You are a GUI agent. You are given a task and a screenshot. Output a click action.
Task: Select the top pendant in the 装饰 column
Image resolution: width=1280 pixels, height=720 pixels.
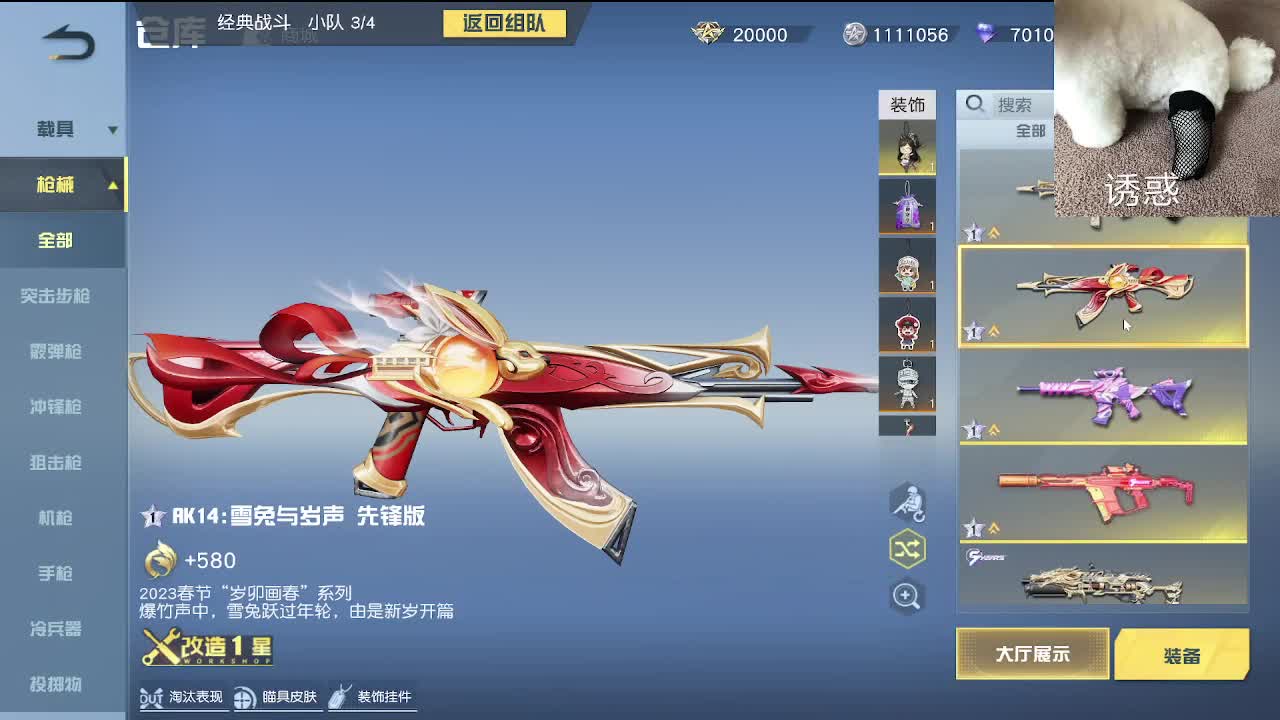pyautogui.click(x=908, y=148)
